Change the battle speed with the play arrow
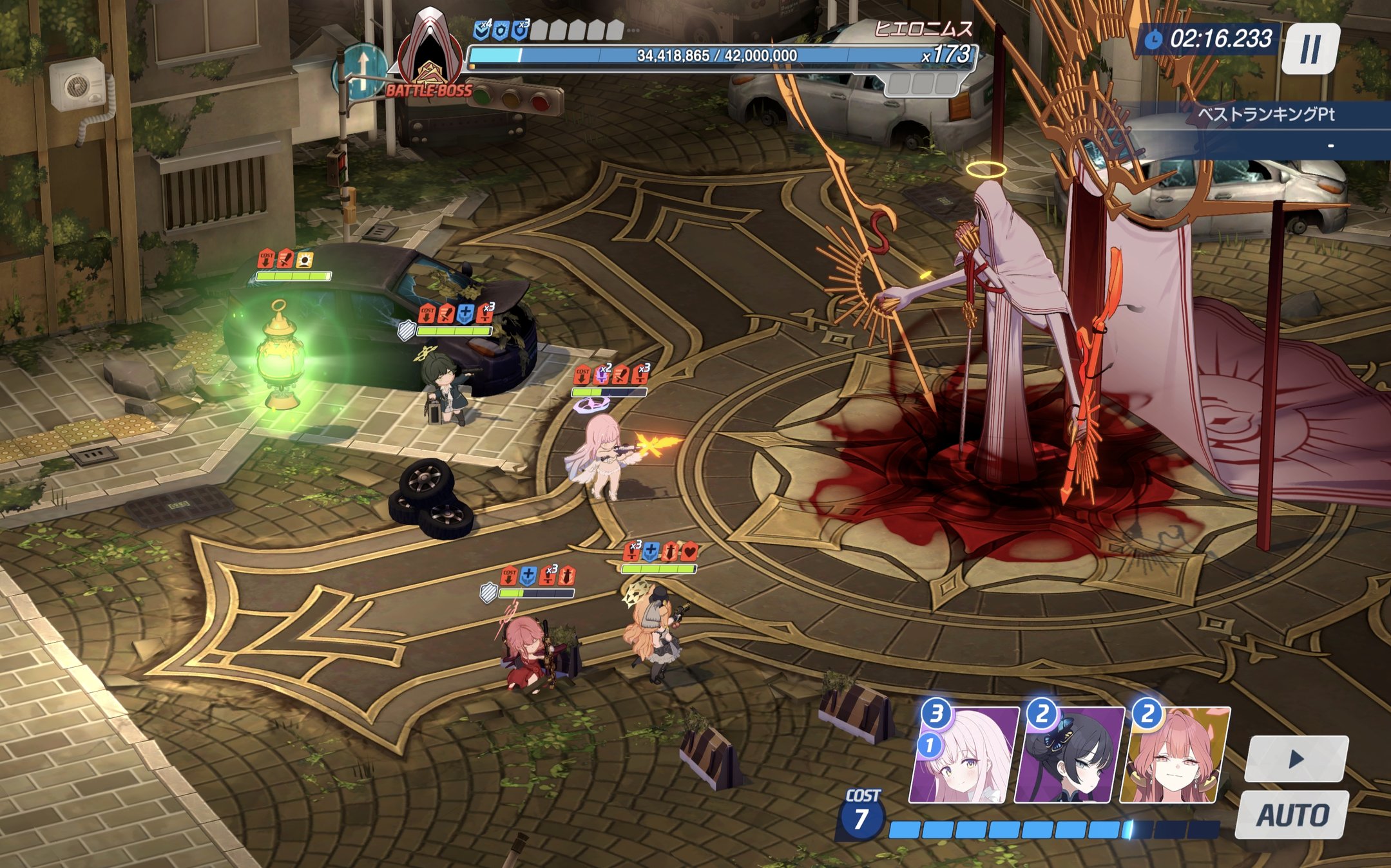The height and width of the screenshot is (868, 1391). (x=1296, y=759)
